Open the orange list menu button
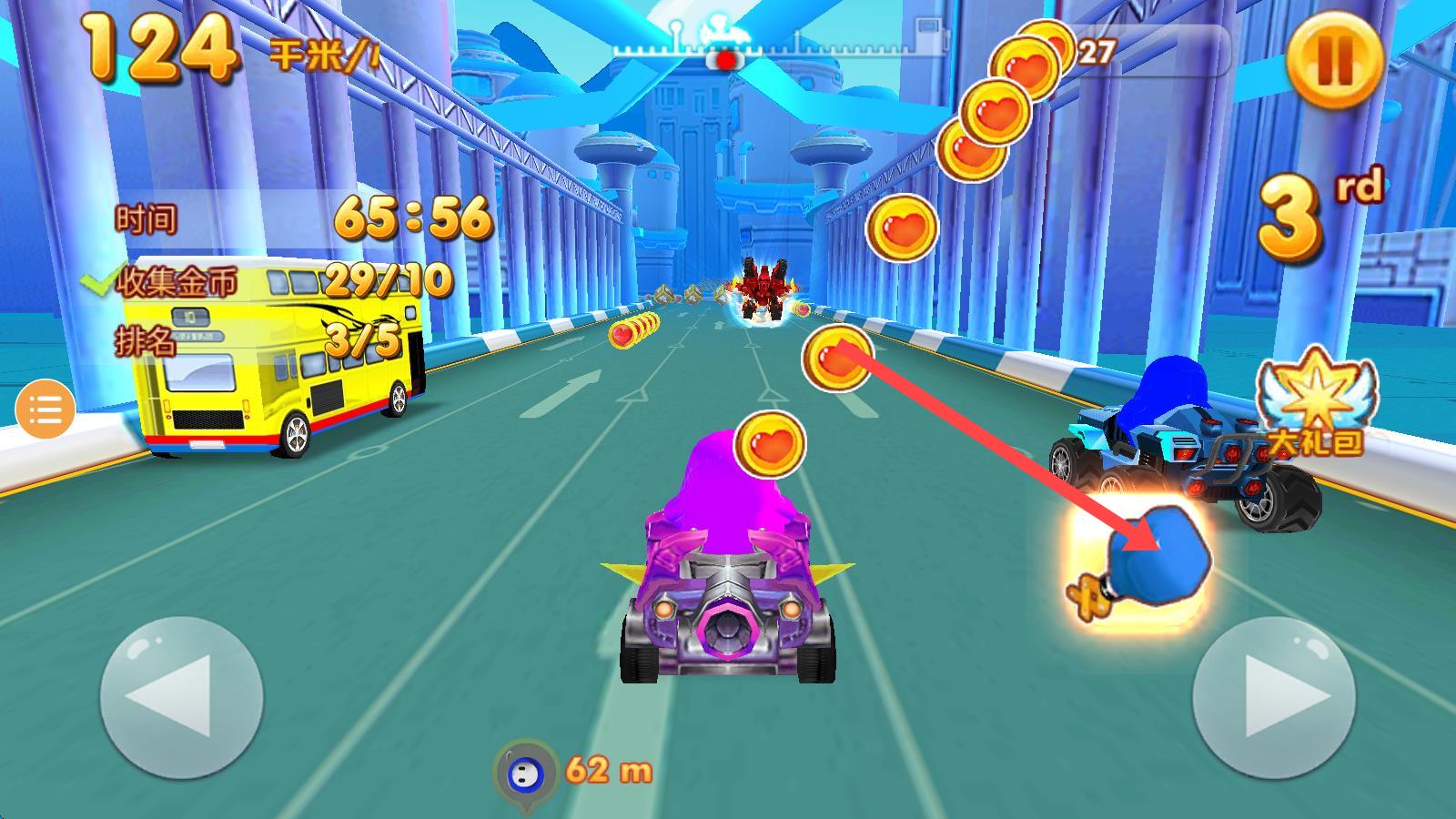This screenshot has width=1456, height=819. (45, 410)
